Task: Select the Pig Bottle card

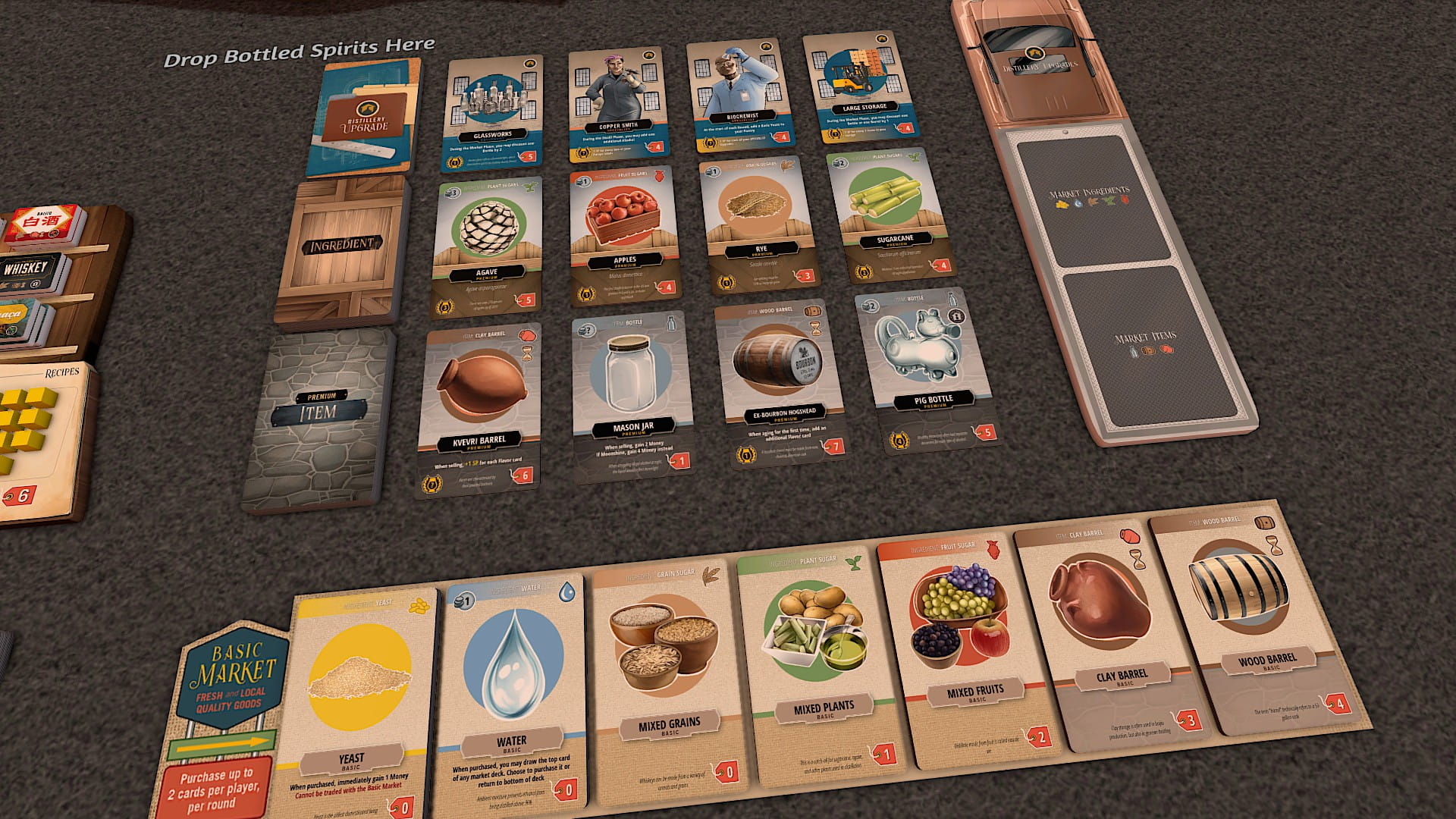Action: coord(924,369)
